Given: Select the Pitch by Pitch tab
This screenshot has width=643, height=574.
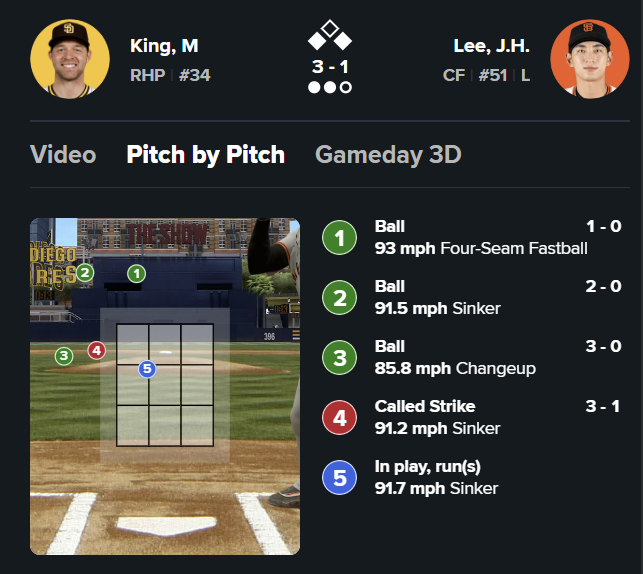Looking at the screenshot, I should point(205,155).
